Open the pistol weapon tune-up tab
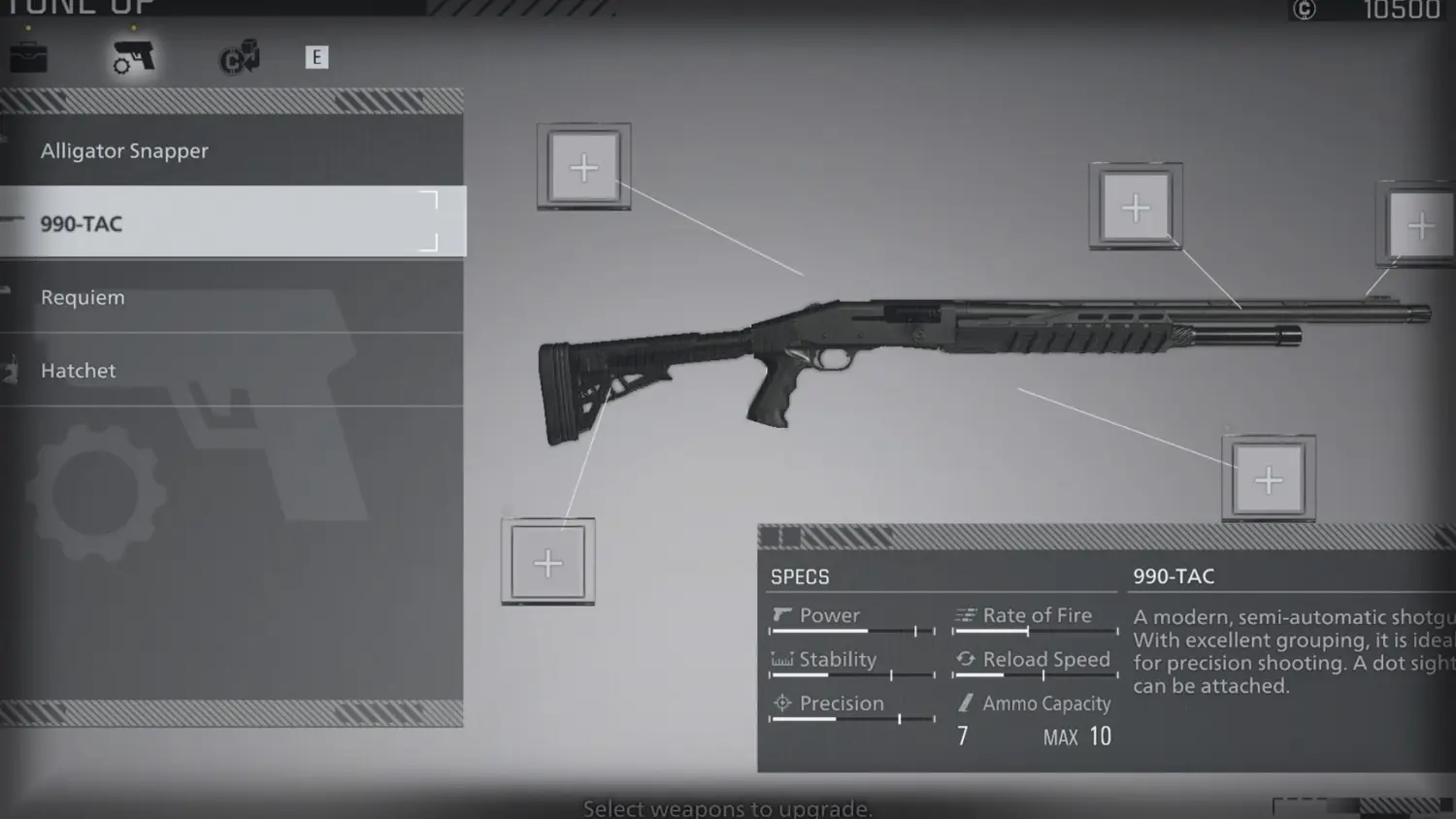The height and width of the screenshot is (819, 1456). [x=134, y=58]
